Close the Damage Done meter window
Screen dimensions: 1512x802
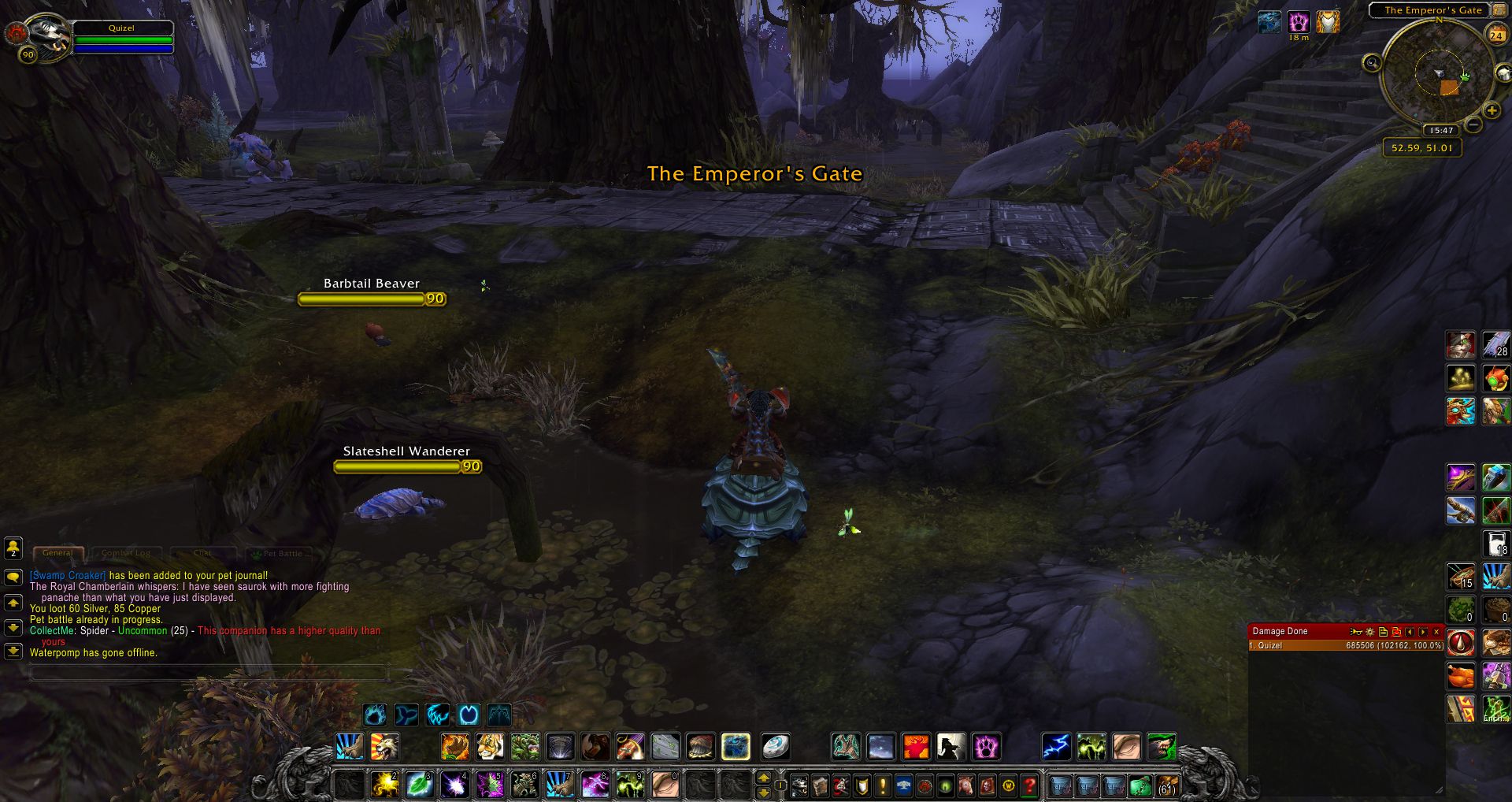(x=1436, y=631)
